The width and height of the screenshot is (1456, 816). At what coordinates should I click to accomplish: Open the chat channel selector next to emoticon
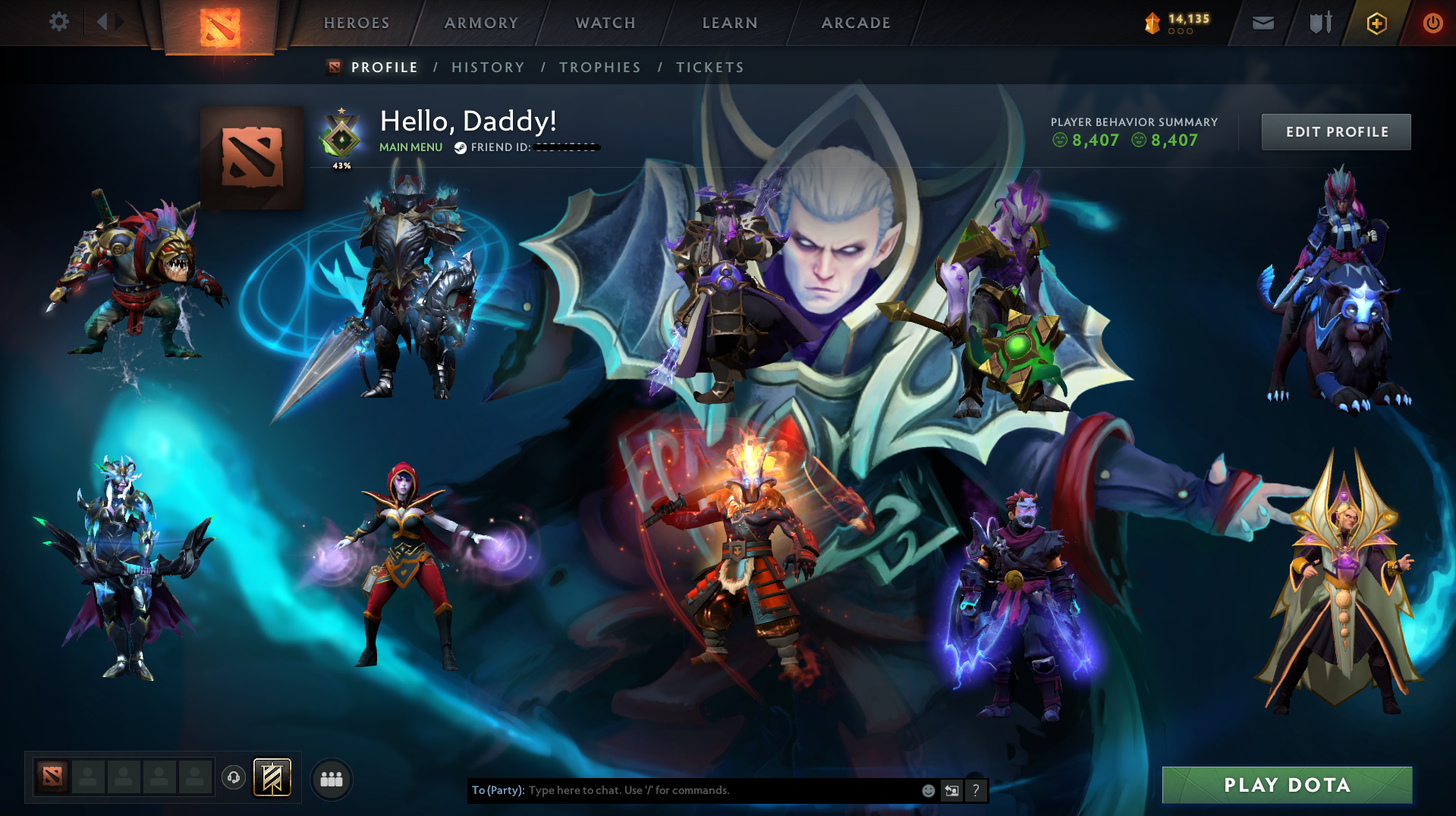(x=952, y=790)
